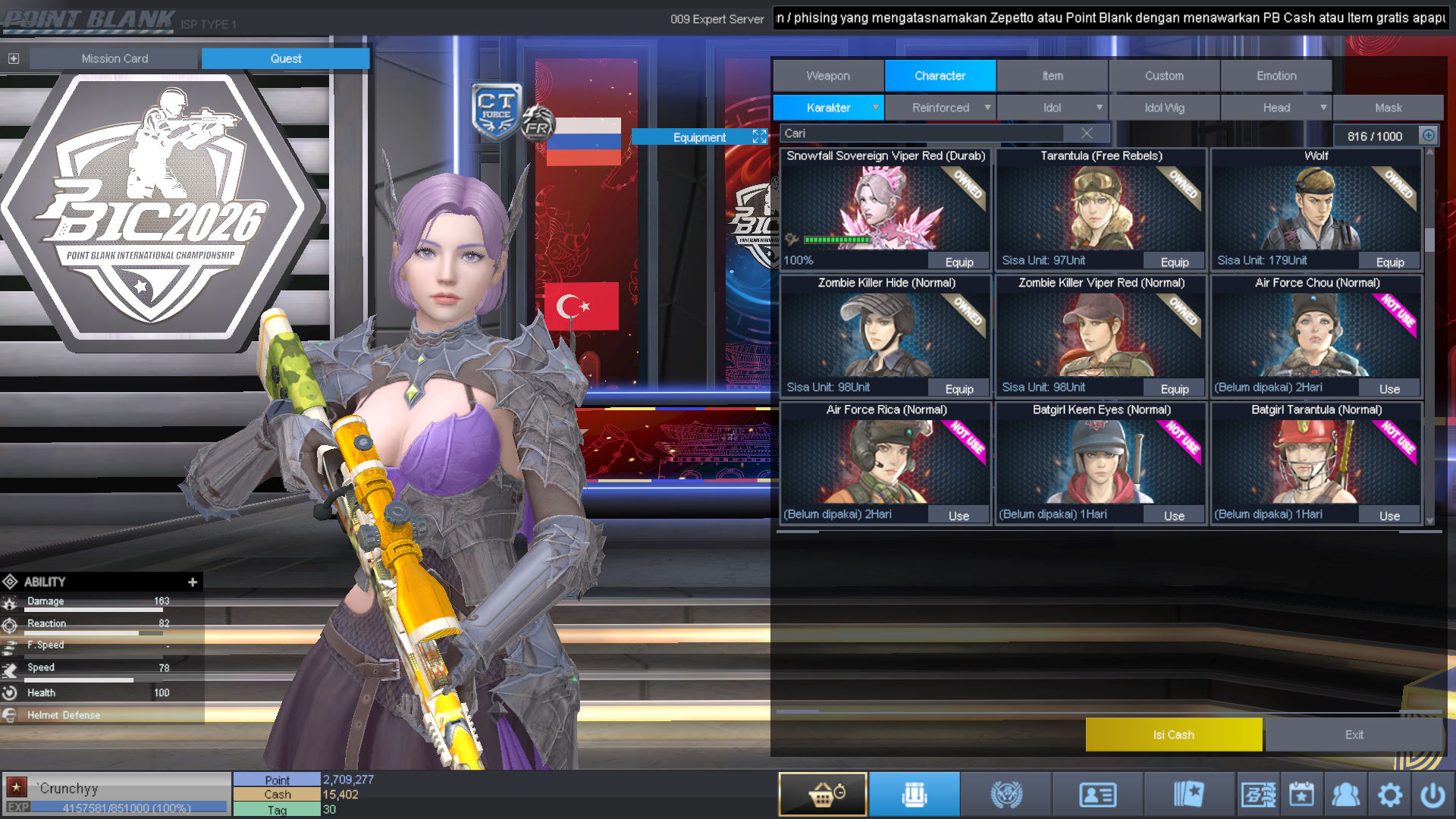Expand inventory capacity with plus button
The height and width of the screenshot is (819, 1456).
click(x=1429, y=136)
